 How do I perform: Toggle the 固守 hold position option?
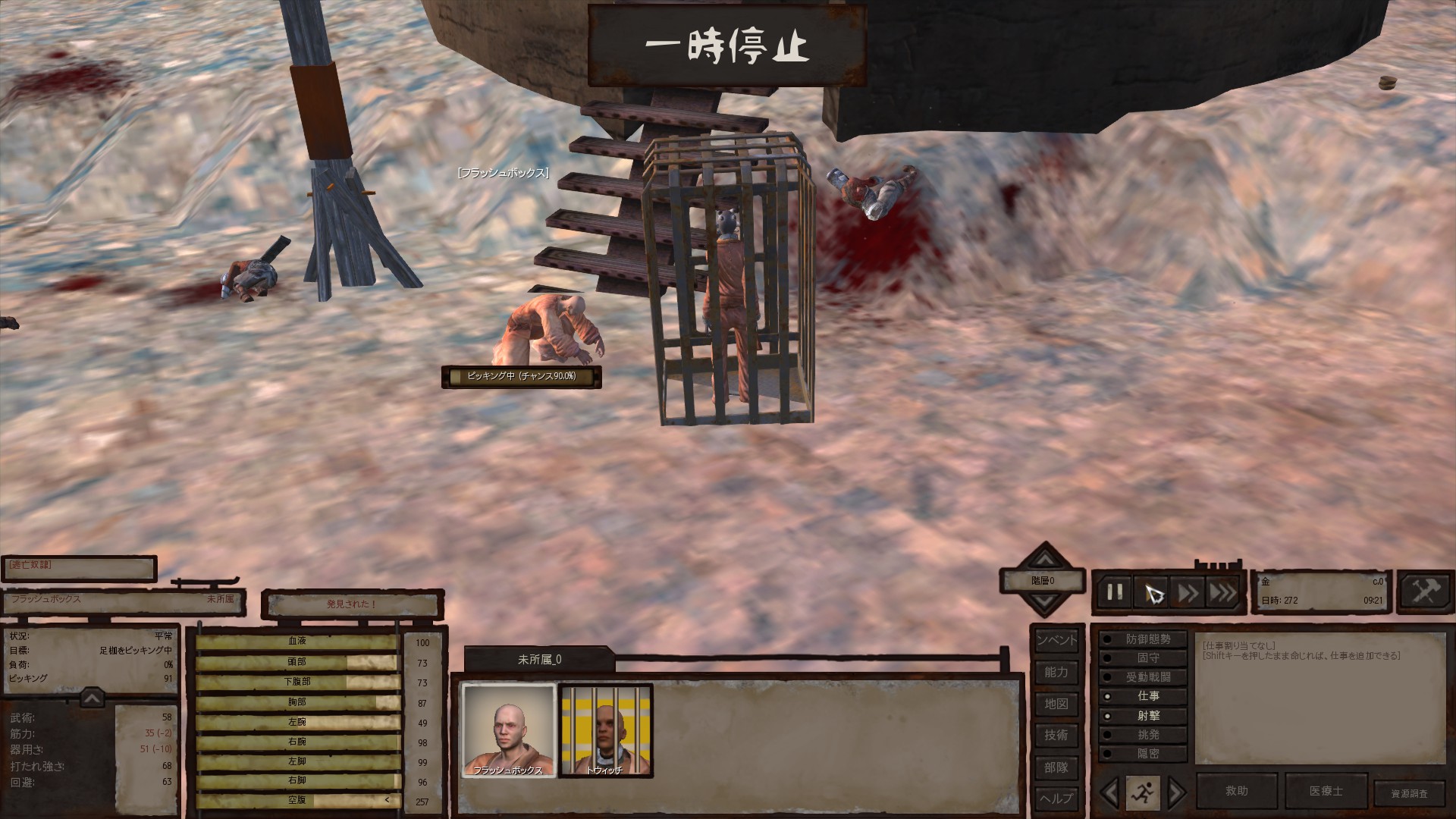point(1143,658)
